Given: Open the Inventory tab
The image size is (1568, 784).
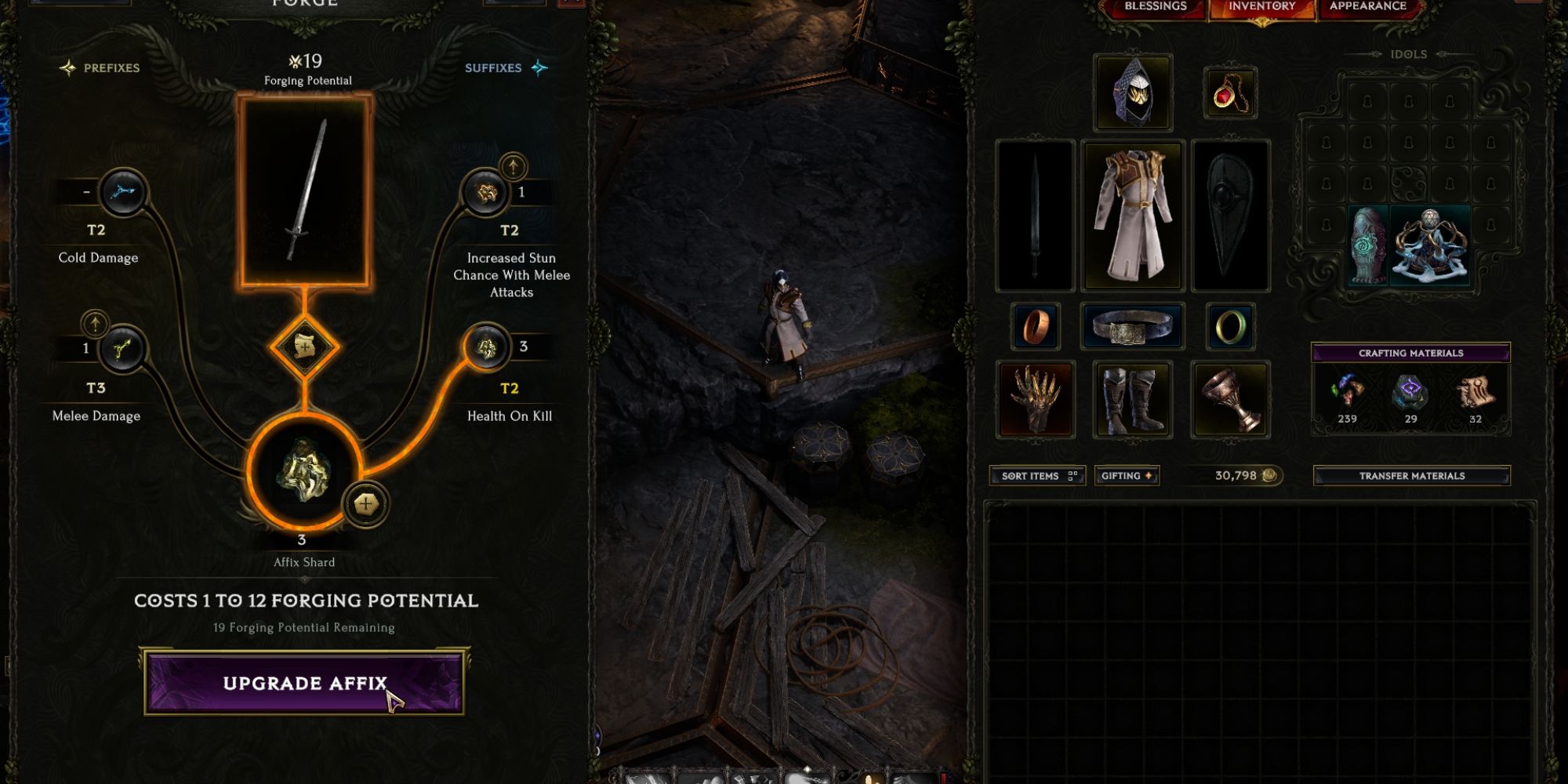Looking at the screenshot, I should click(x=1261, y=7).
